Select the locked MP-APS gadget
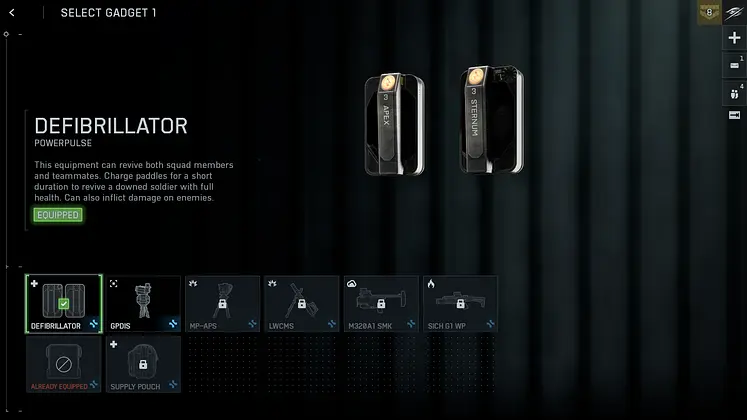The image size is (747, 420). coord(222,304)
